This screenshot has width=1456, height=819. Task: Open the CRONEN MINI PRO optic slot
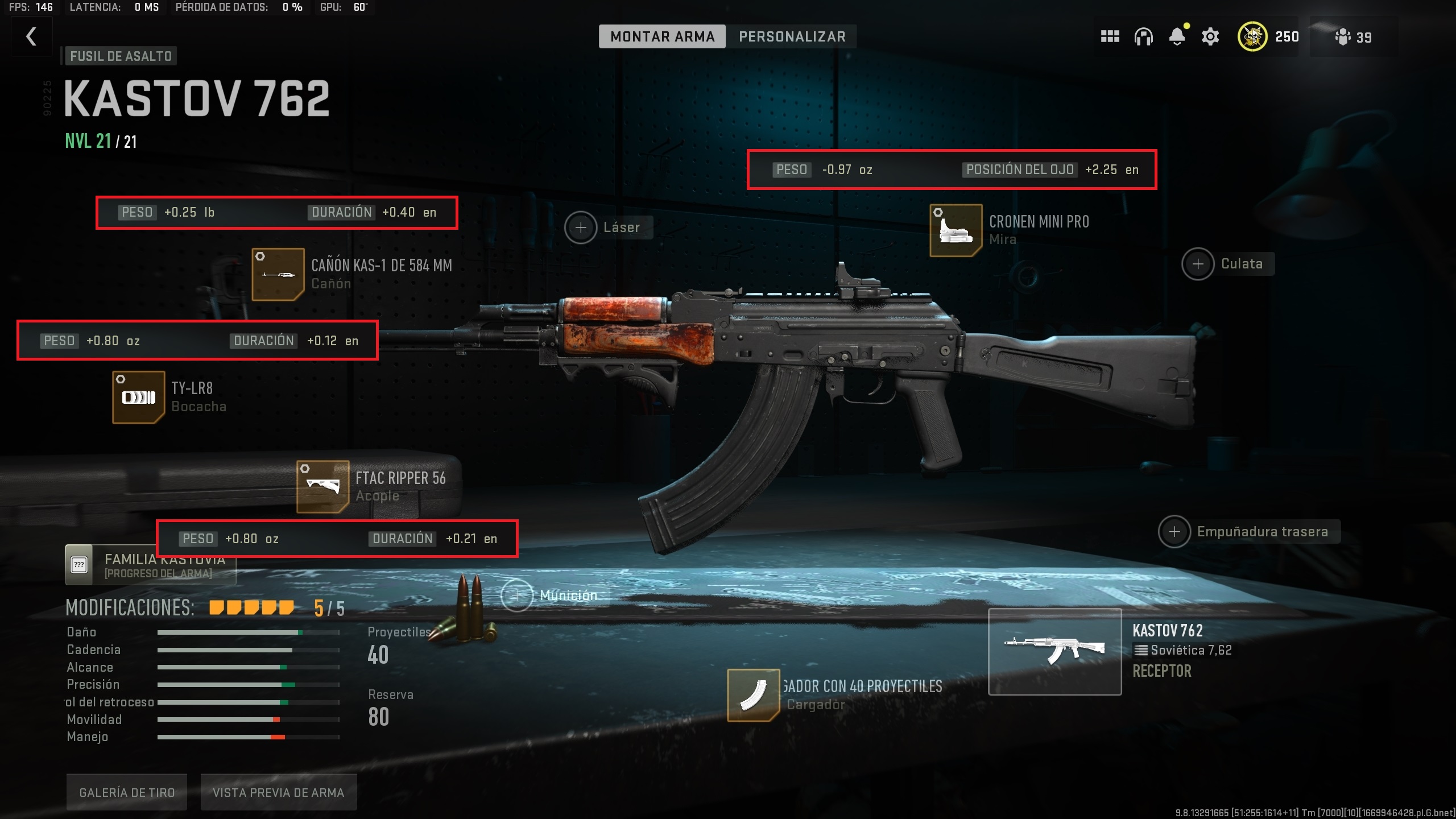[955, 230]
